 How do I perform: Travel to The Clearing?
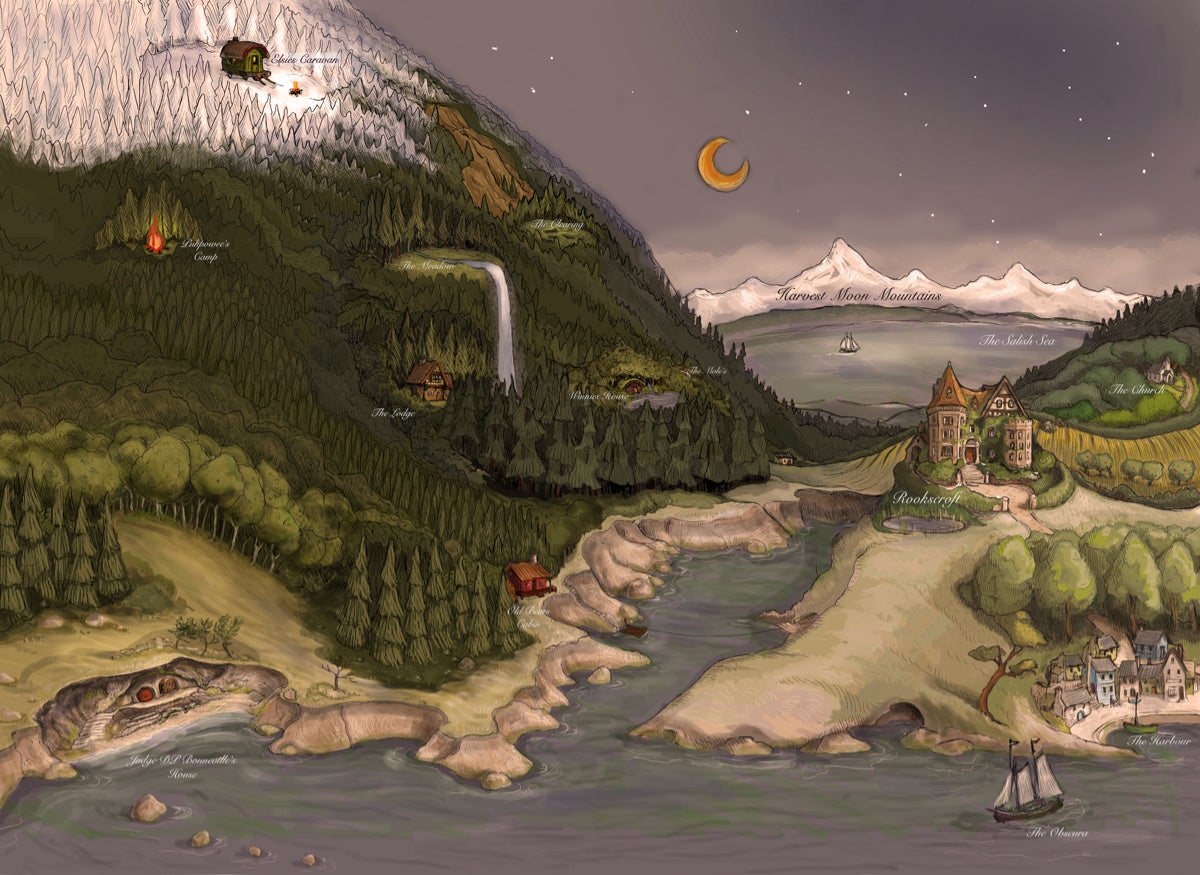coord(557,225)
